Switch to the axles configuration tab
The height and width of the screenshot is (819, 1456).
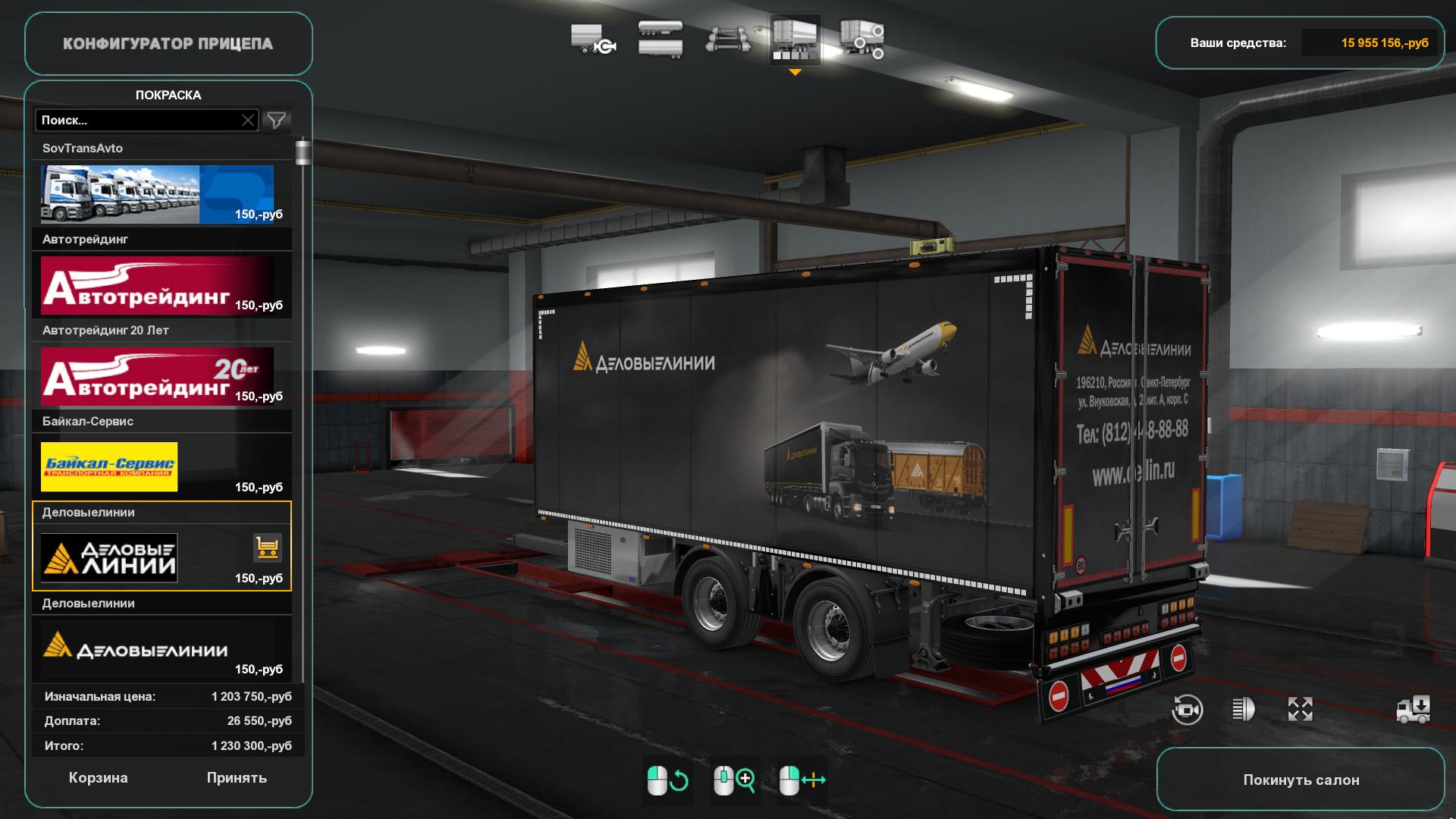[728, 39]
